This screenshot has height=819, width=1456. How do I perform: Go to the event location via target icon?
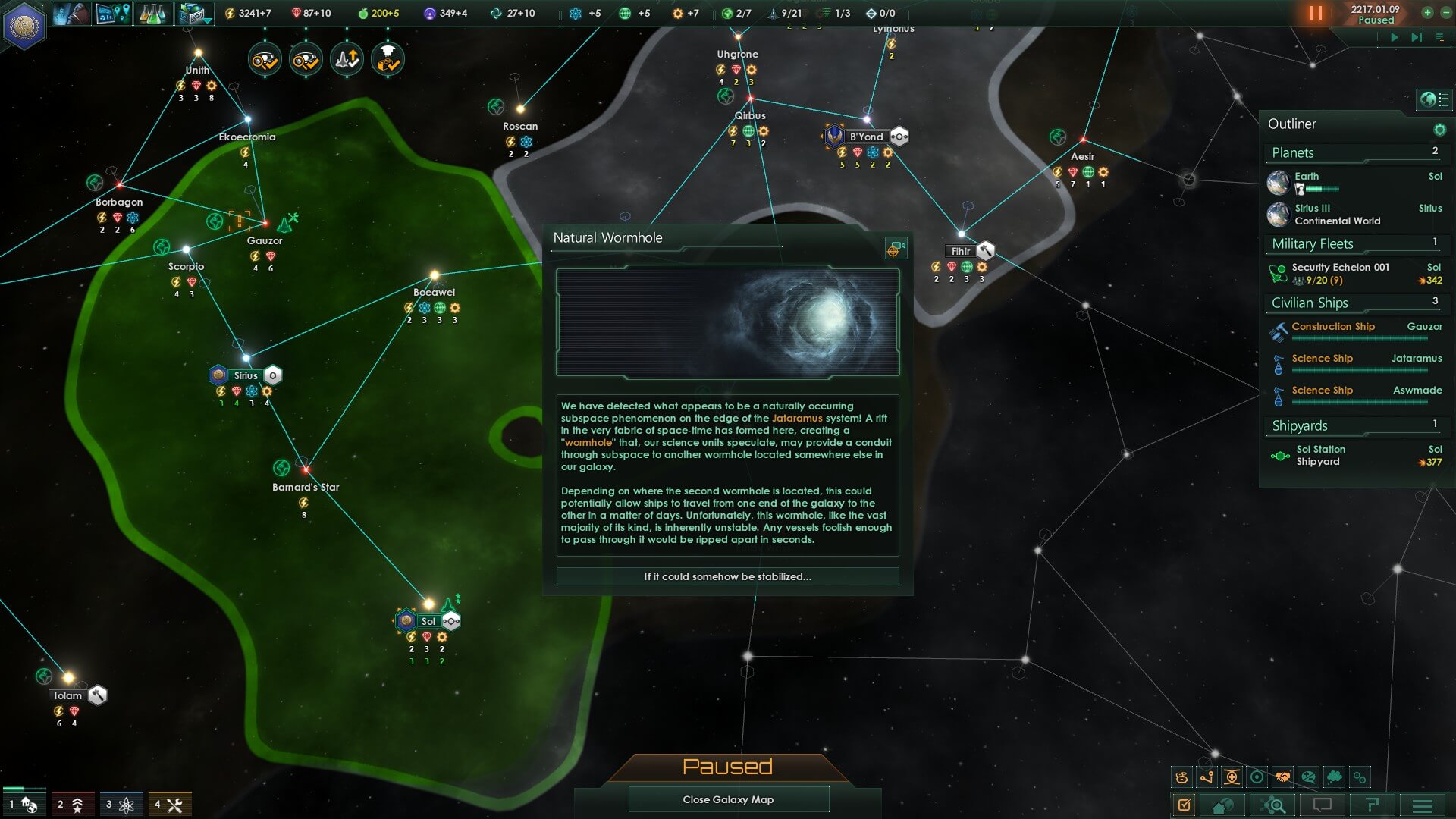pos(896,248)
